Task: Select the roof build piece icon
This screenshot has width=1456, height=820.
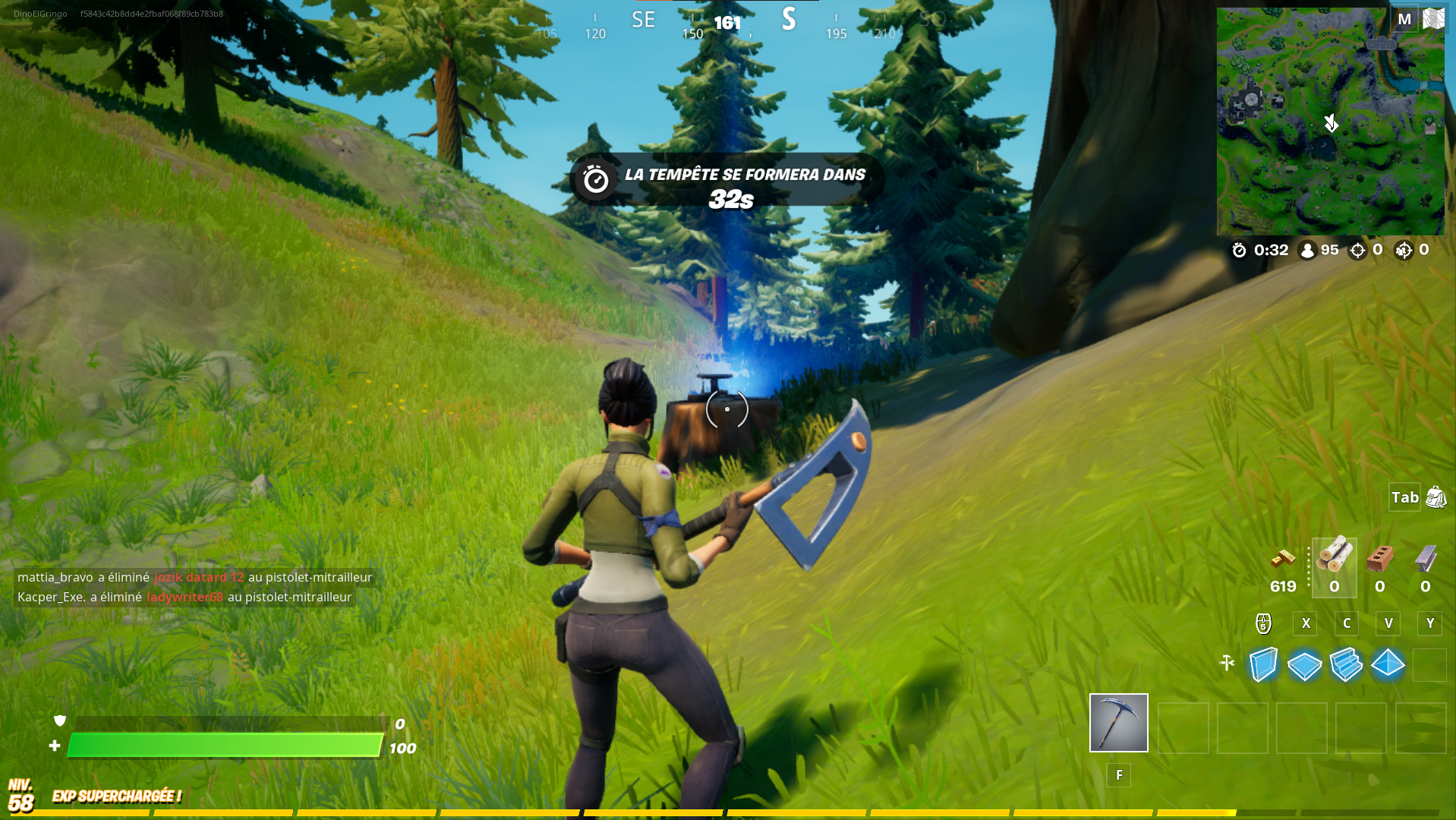Action: click(1387, 665)
